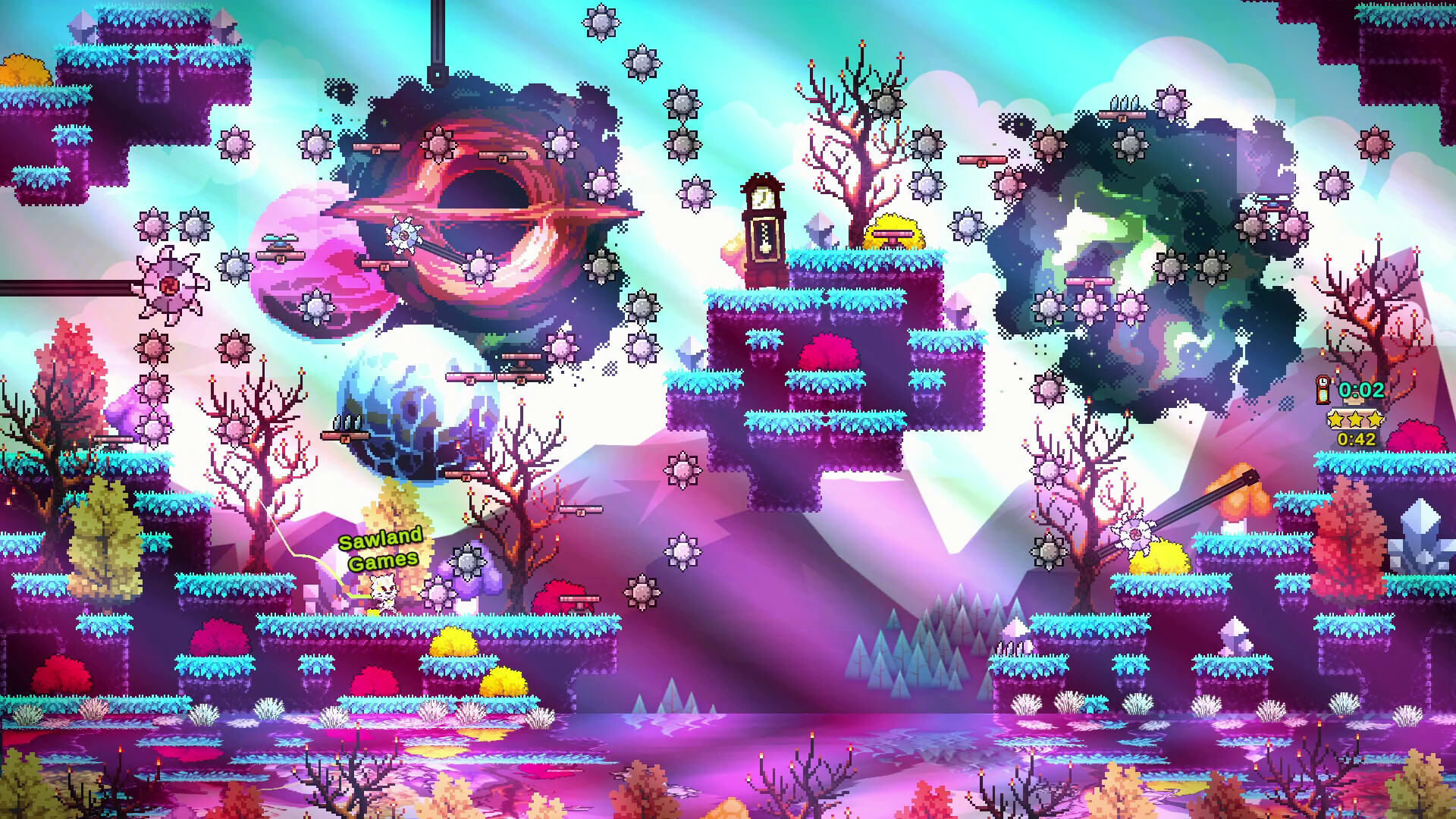
Task: Toggle the third star under the timer
Action: click(1374, 419)
